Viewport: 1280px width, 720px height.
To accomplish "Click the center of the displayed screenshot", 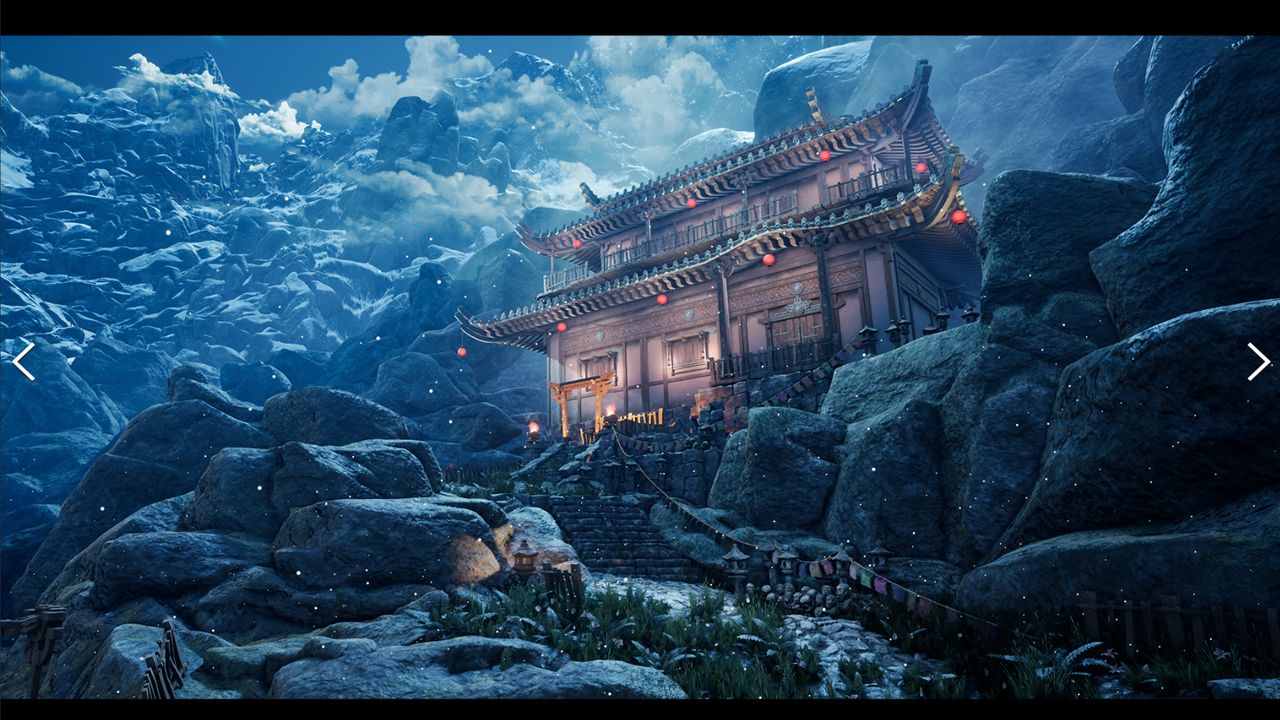I will 640,360.
